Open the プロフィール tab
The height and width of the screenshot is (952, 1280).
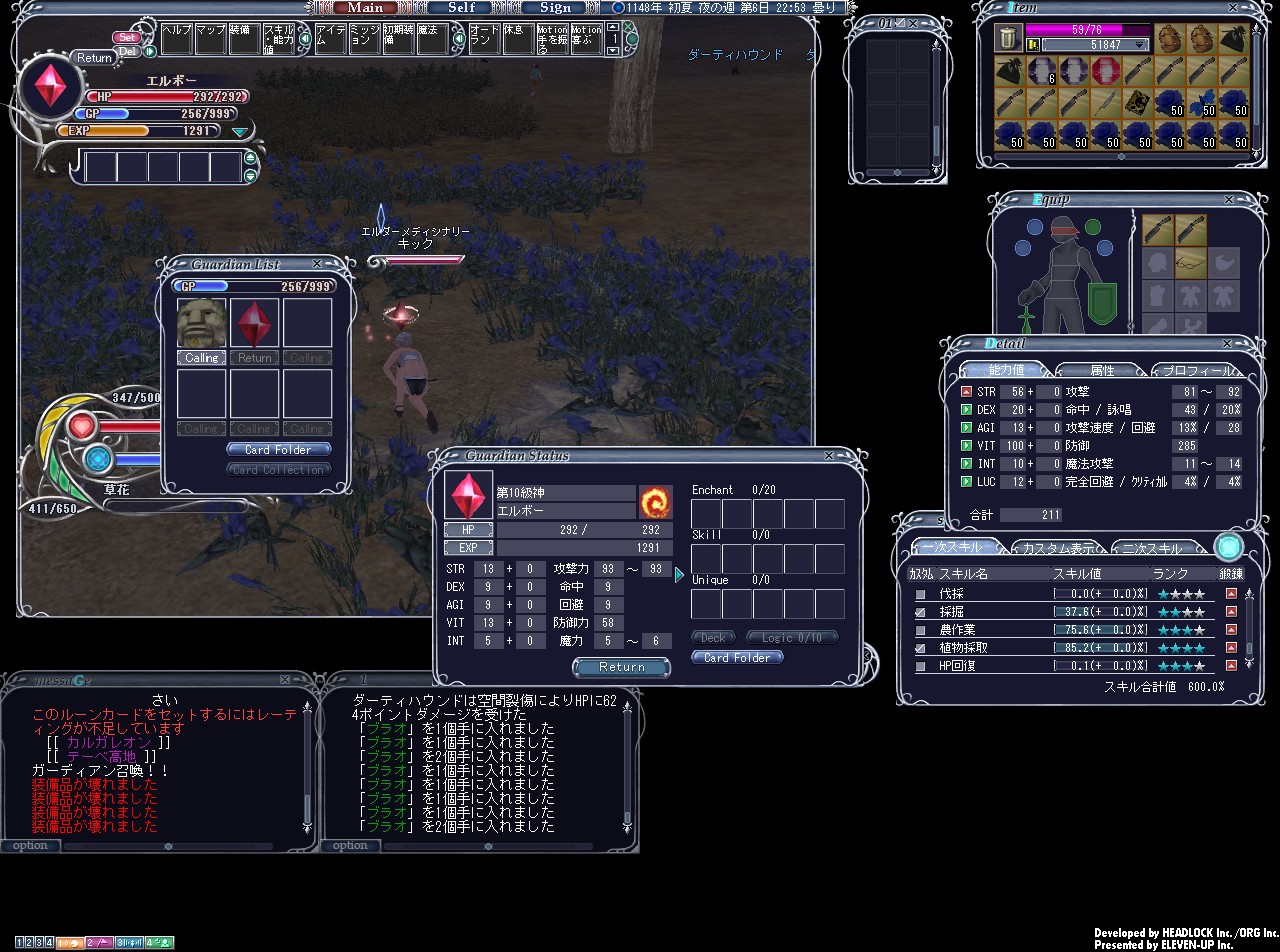pyautogui.click(x=1196, y=371)
